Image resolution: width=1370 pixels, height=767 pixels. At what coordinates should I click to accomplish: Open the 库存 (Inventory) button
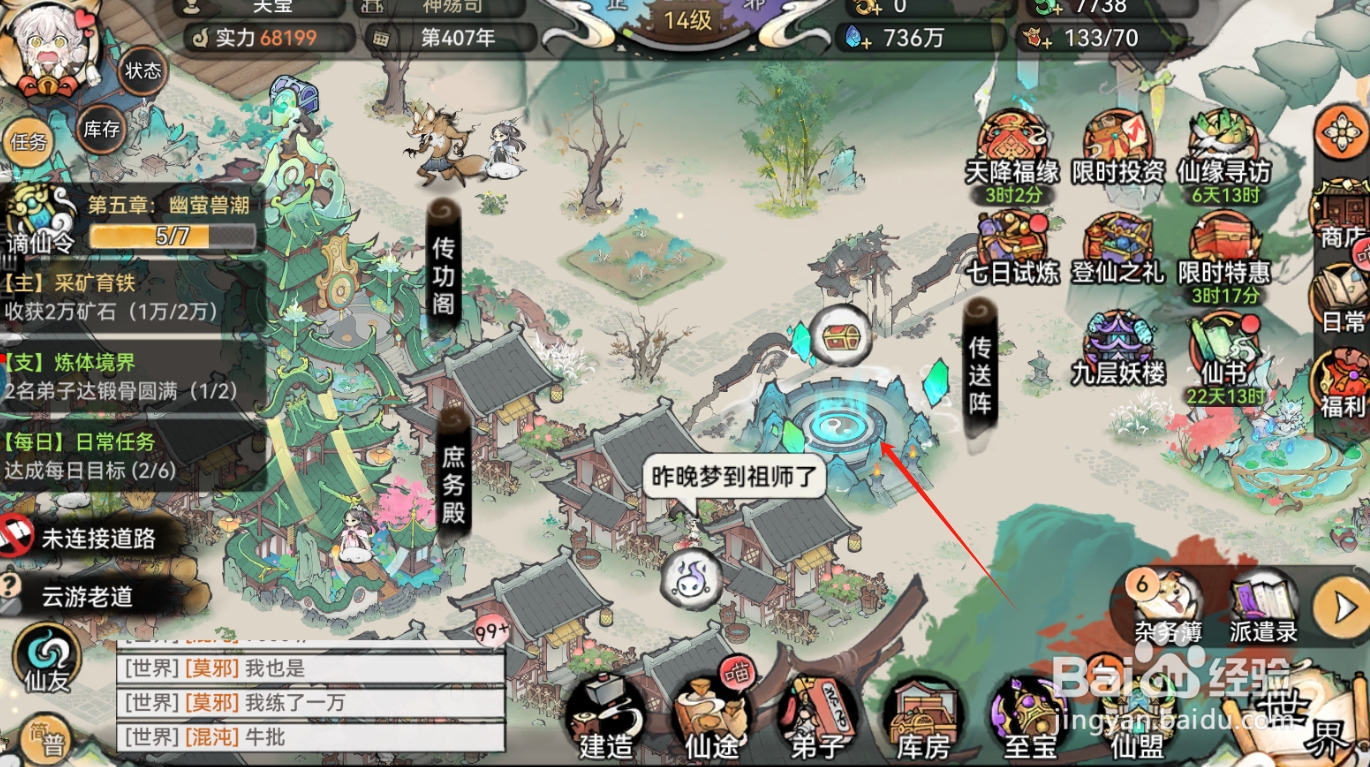coord(102,131)
